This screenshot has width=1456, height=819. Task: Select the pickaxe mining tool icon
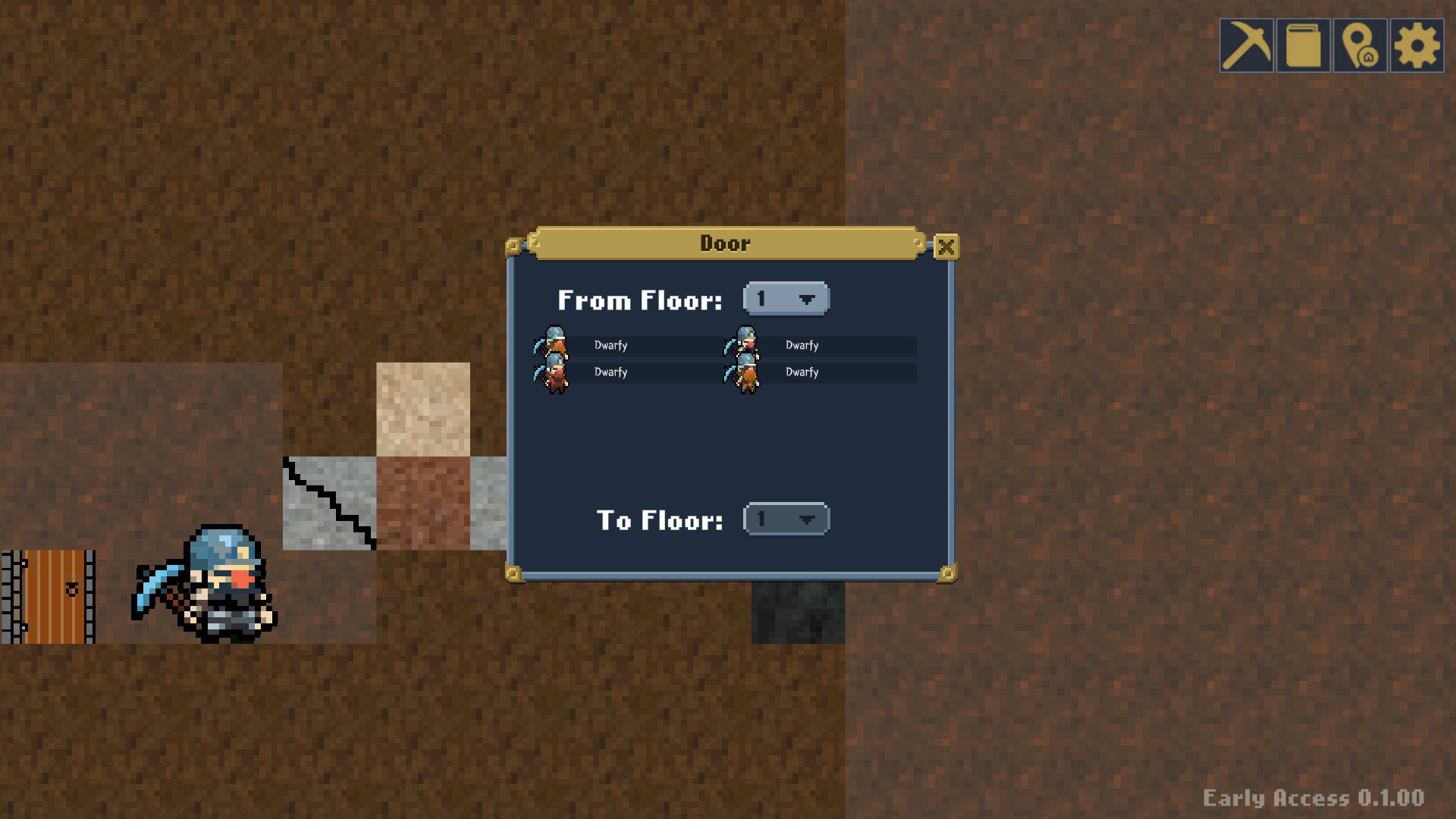coord(1248,46)
